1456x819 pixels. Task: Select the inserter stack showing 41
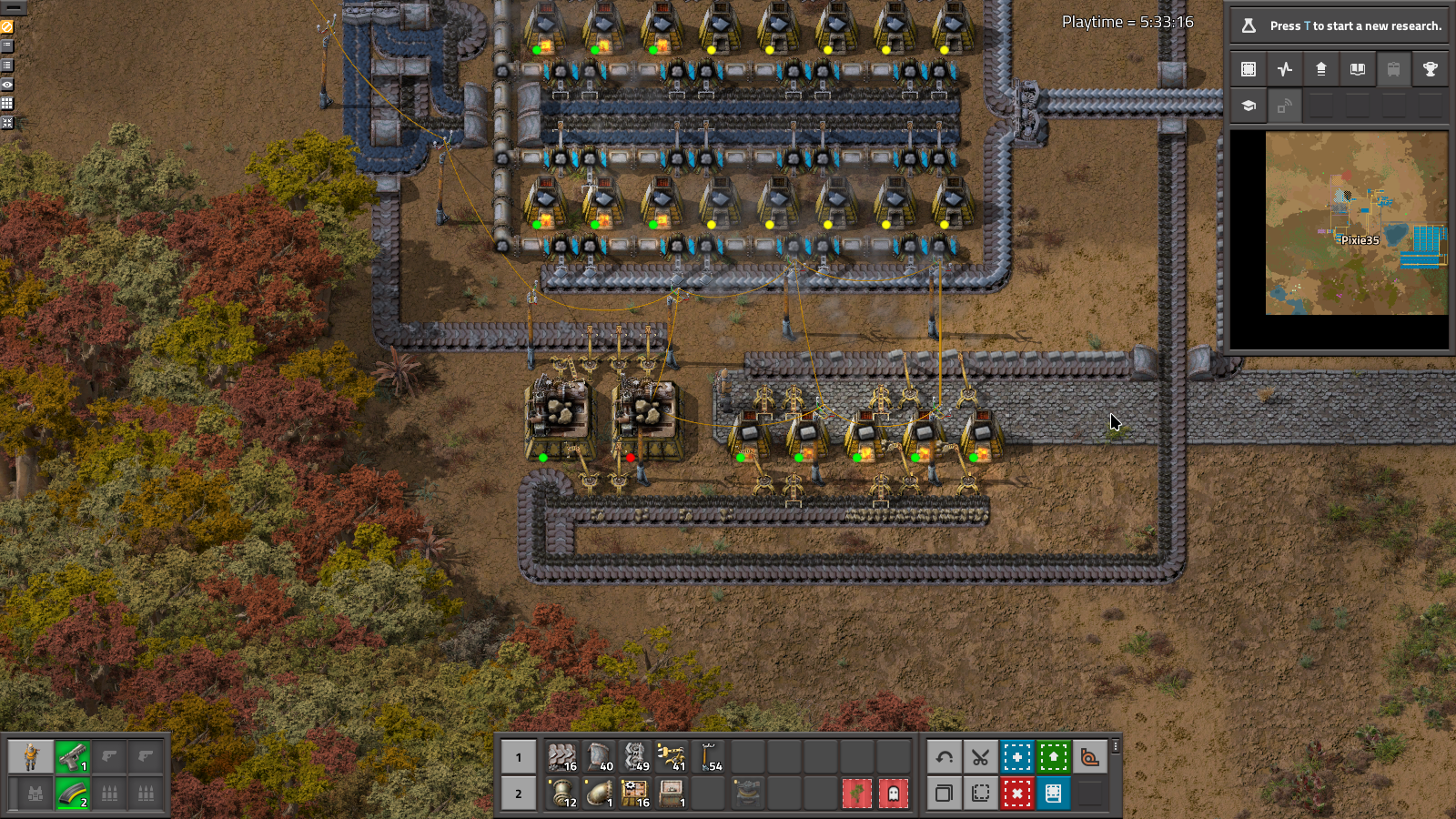pyautogui.click(x=672, y=756)
